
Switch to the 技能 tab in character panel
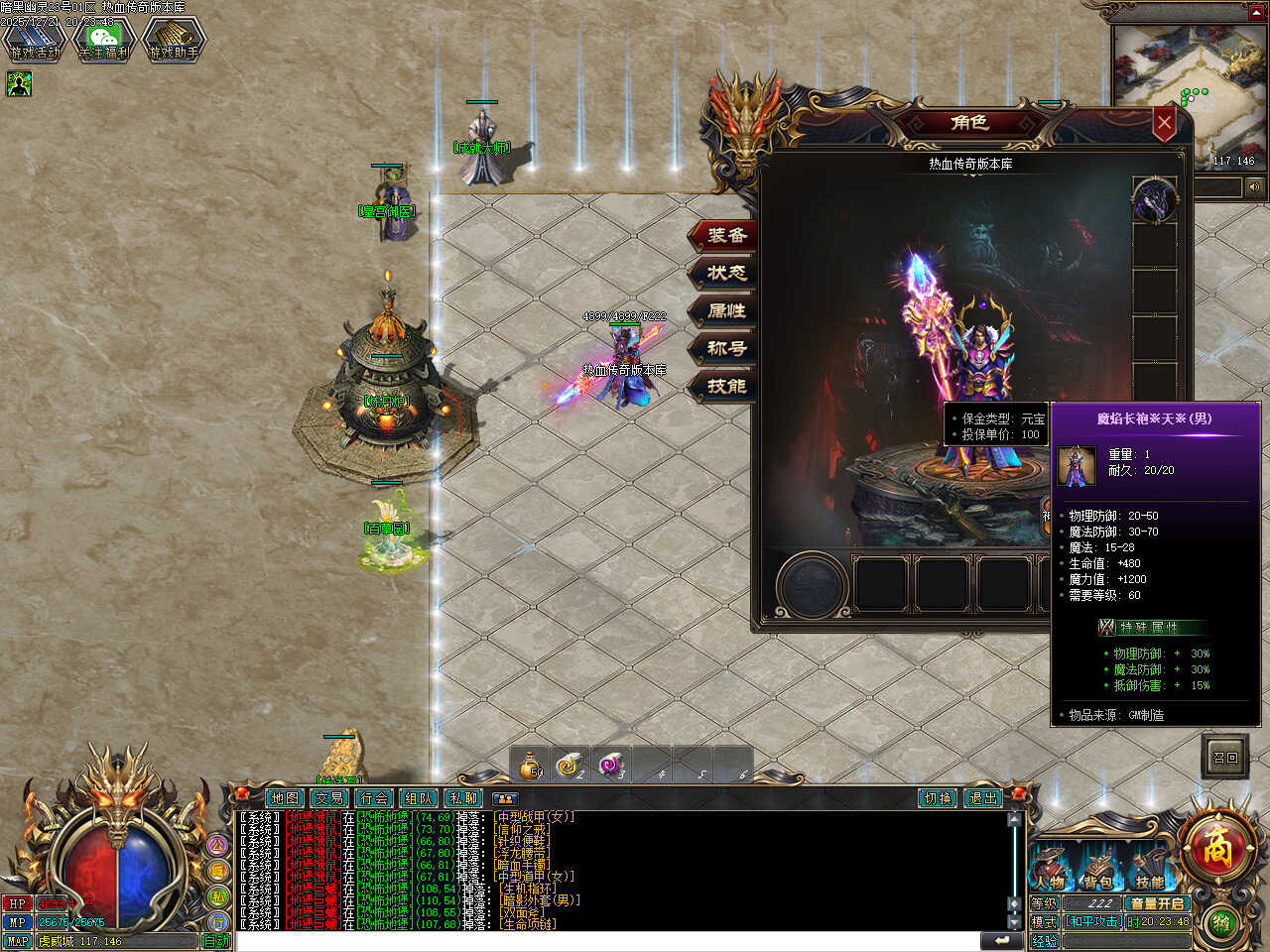pos(725,386)
